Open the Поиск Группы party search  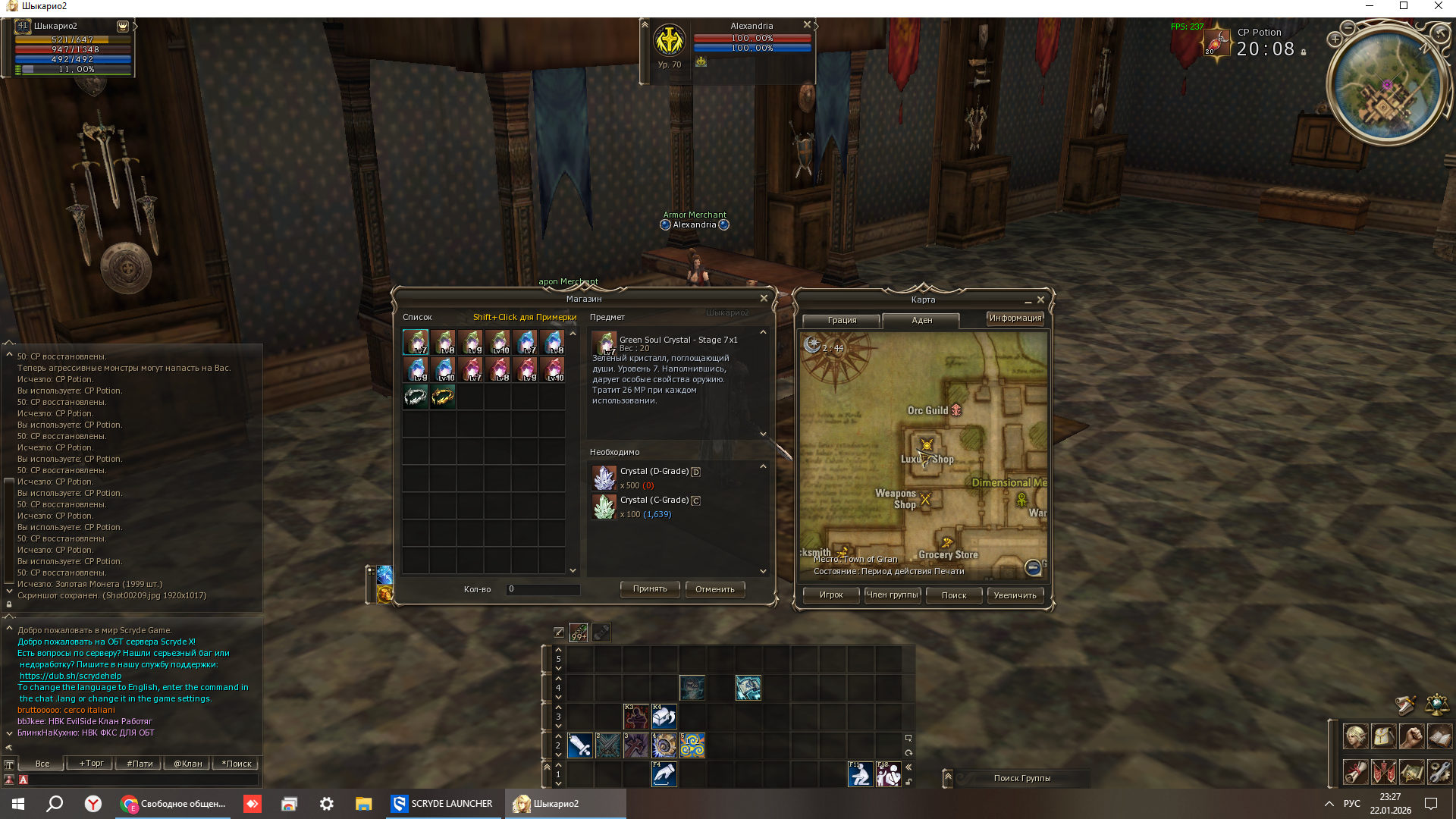[x=1021, y=778]
